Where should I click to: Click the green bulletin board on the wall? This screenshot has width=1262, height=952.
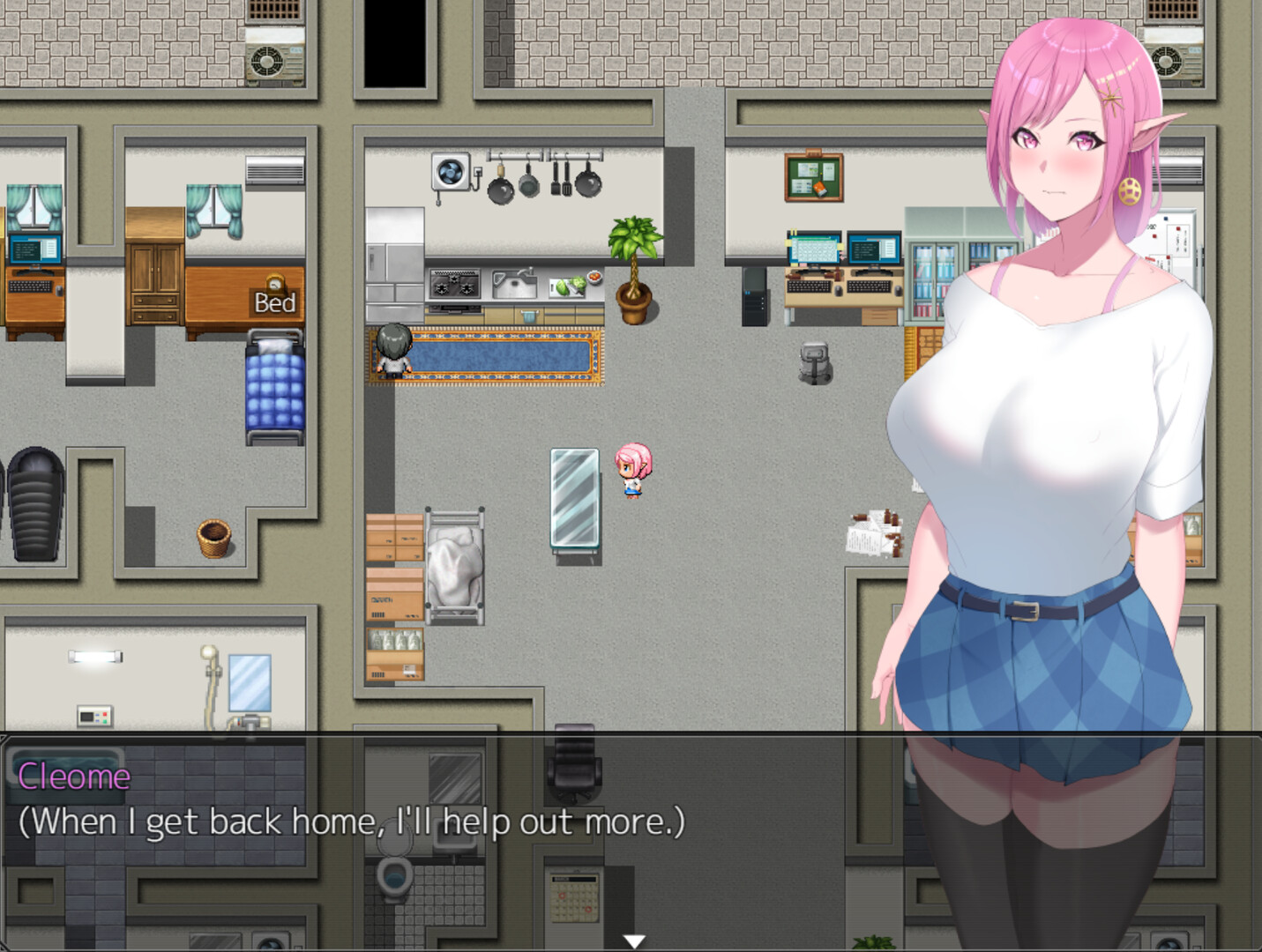point(812,176)
